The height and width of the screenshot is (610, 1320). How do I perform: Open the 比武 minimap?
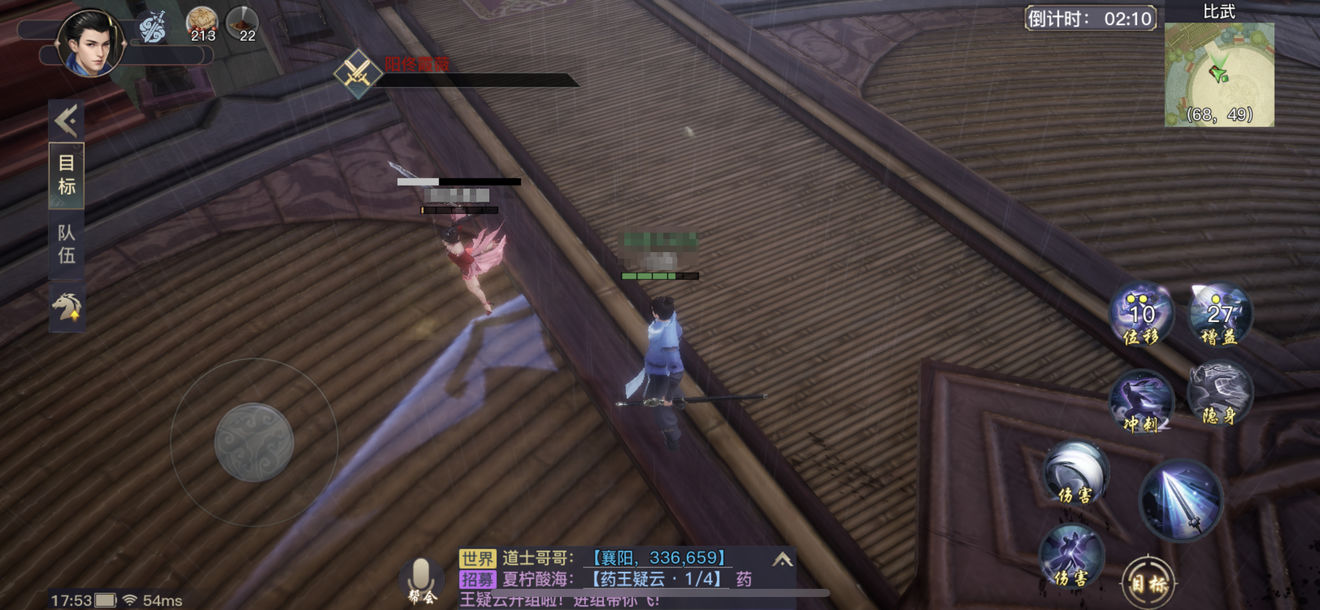[x=1219, y=74]
